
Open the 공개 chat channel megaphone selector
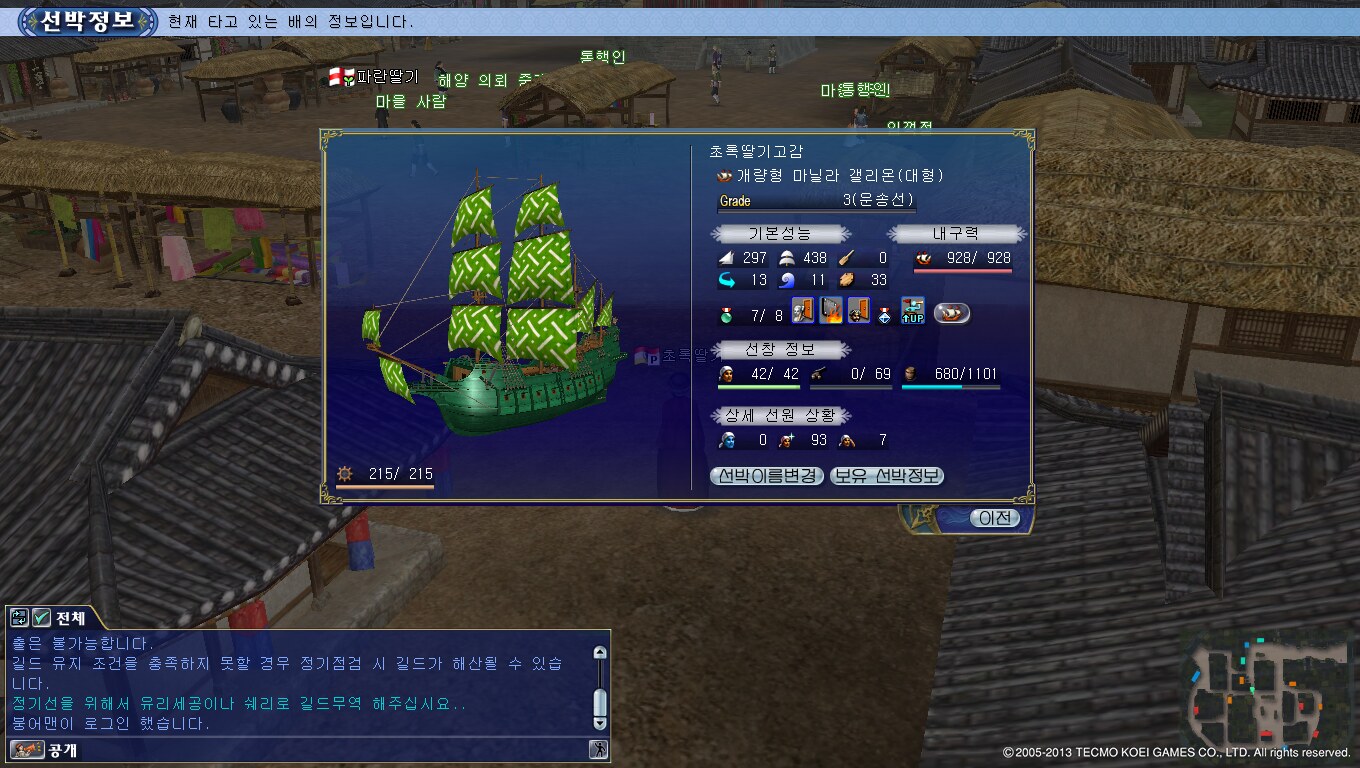pyautogui.click(x=27, y=749)
